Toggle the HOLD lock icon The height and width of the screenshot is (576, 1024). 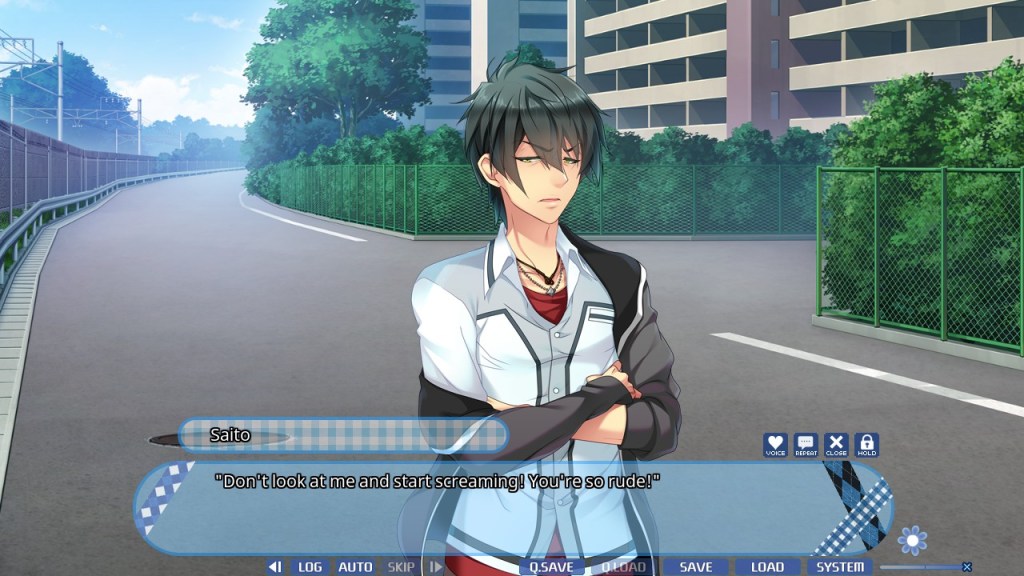tap(866, 445)
